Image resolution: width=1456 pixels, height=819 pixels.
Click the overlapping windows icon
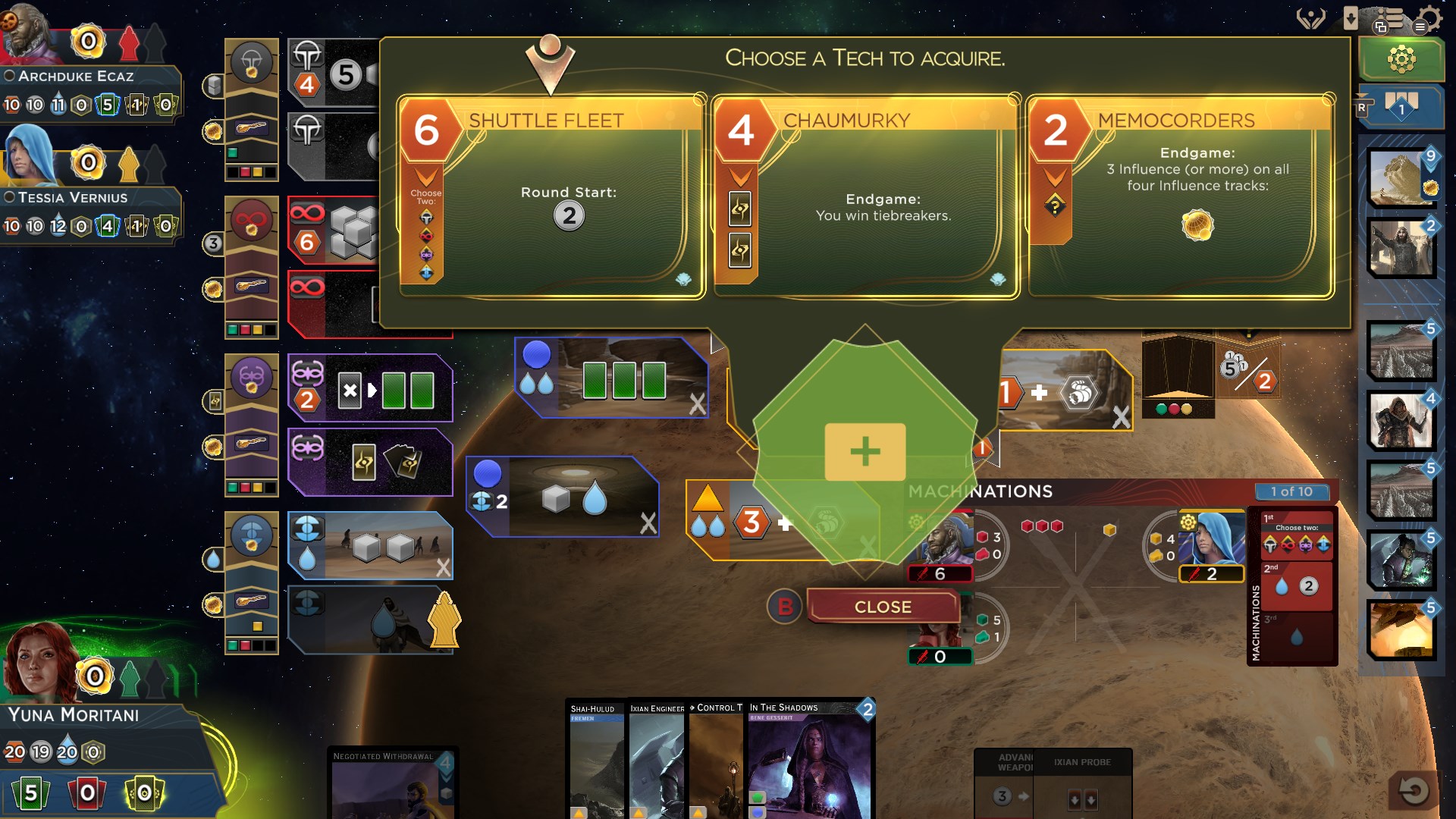(1381, 27)
